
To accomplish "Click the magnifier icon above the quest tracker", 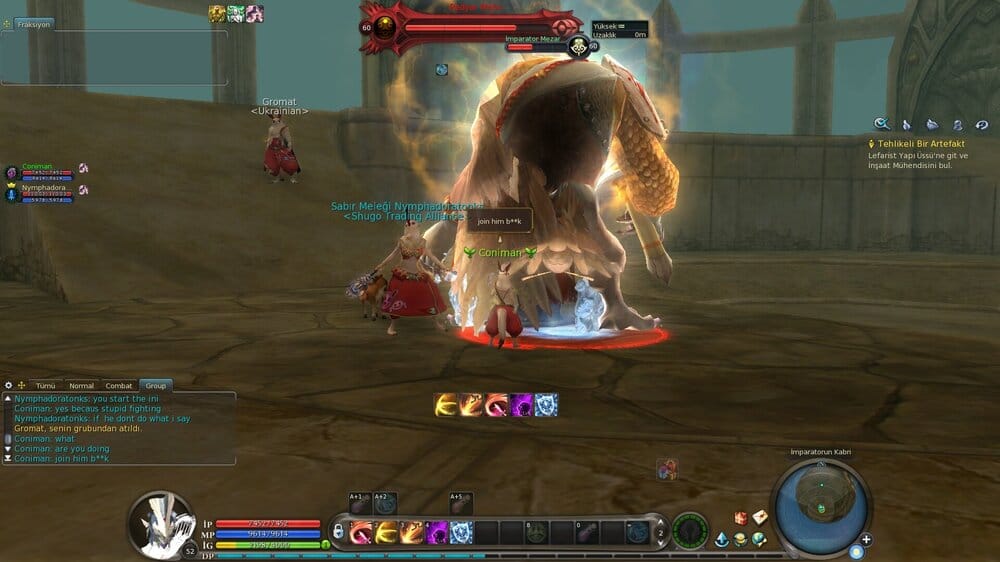I will pos(882,124).
